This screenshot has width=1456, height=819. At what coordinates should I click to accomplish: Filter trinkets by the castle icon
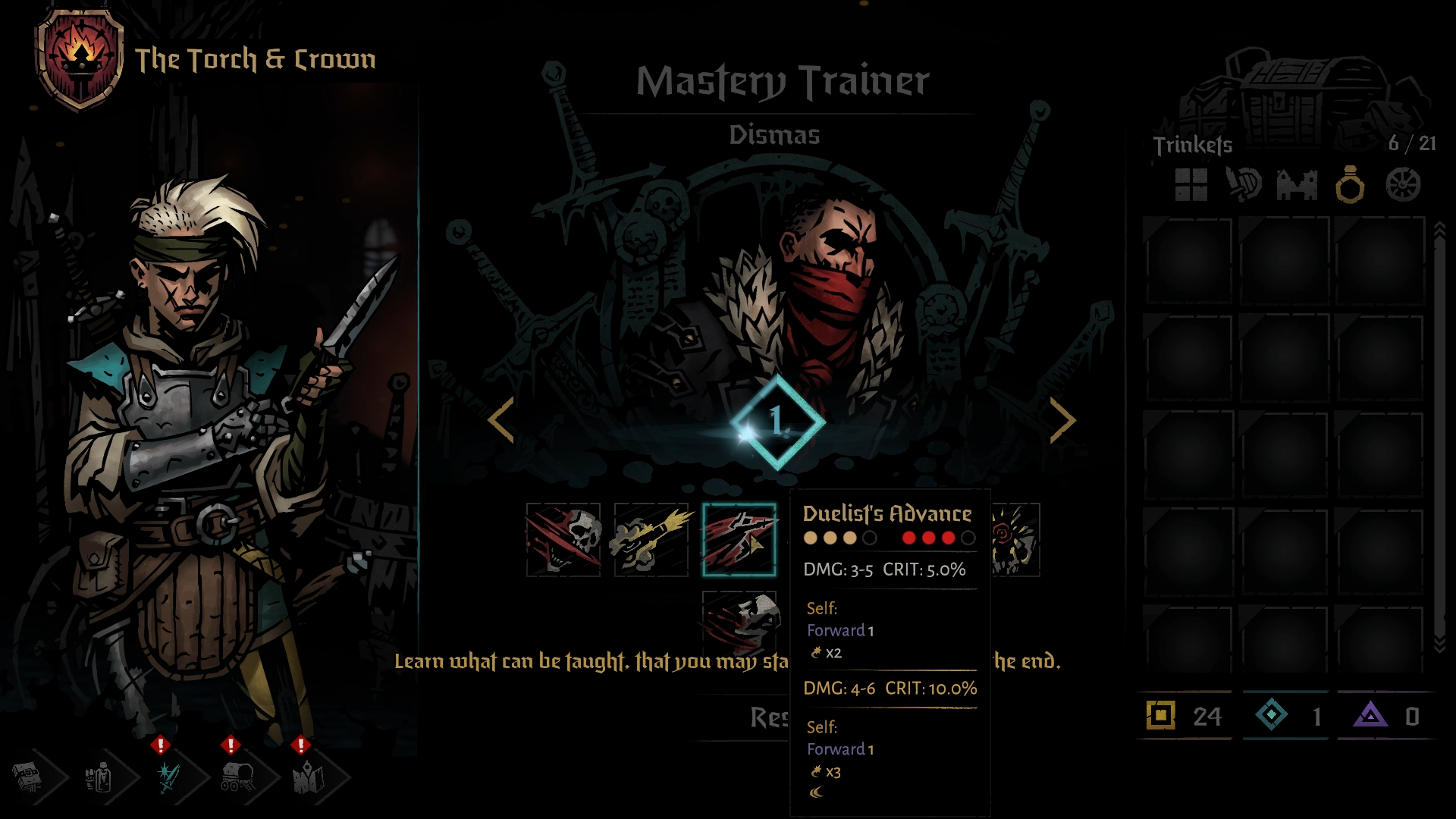tap(1297, 184)
